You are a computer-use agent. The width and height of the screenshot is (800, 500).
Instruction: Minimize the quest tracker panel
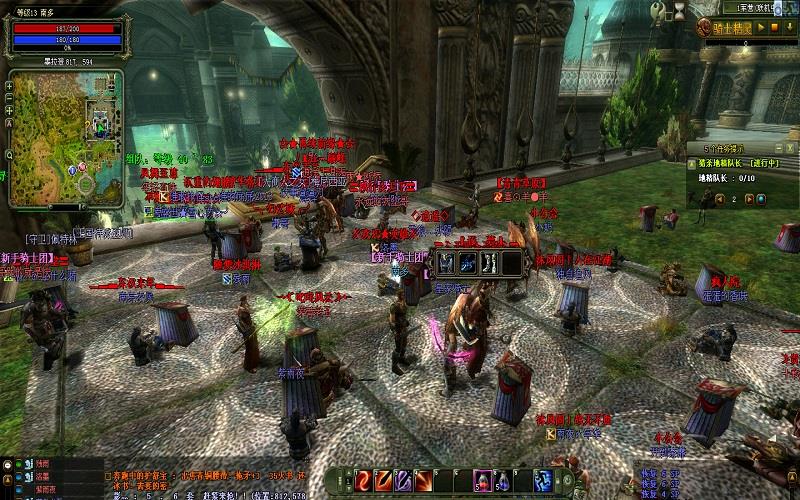779,148
